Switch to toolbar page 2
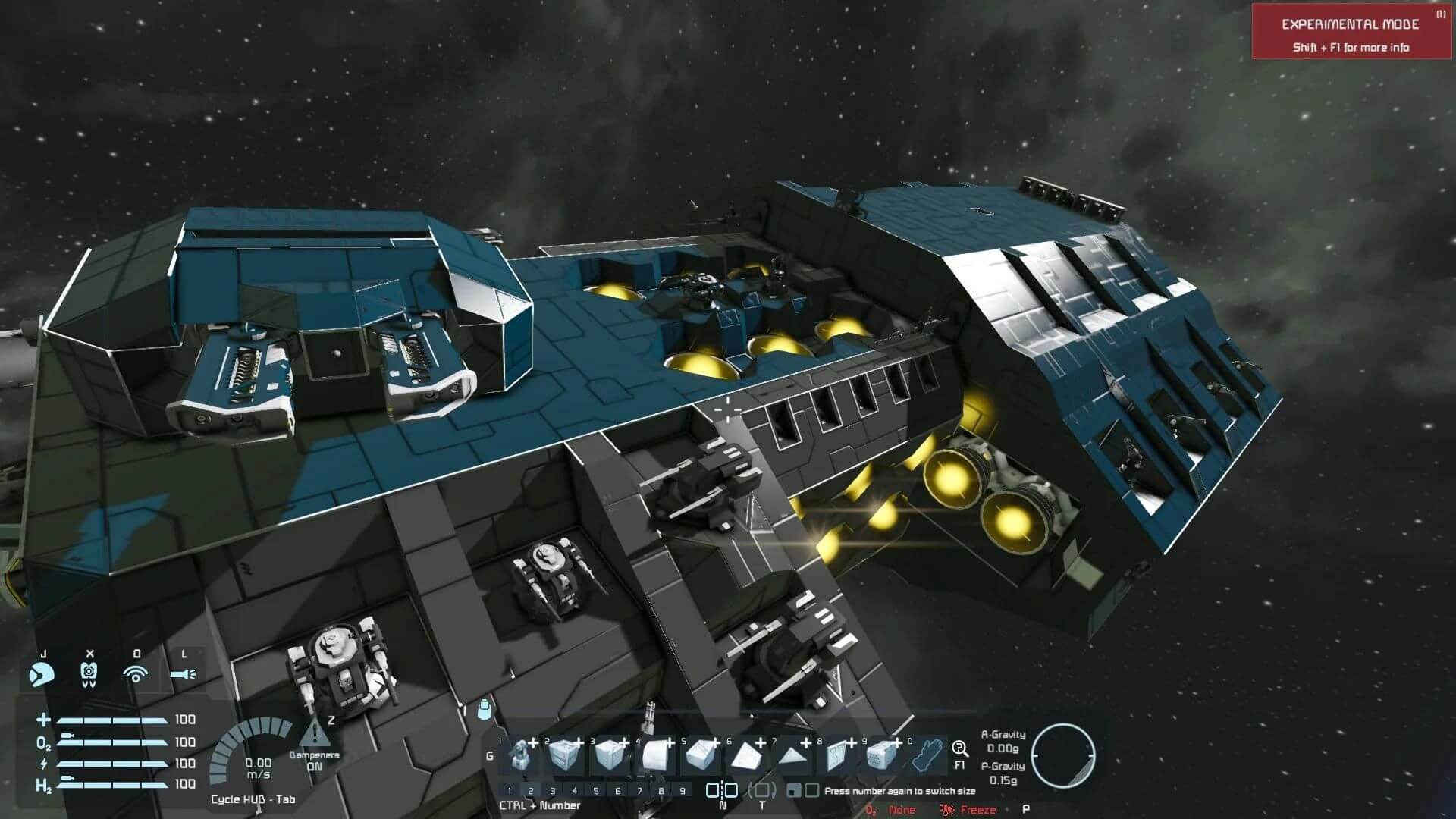This screenshot has width=1456, height=819. coord(531,791)
